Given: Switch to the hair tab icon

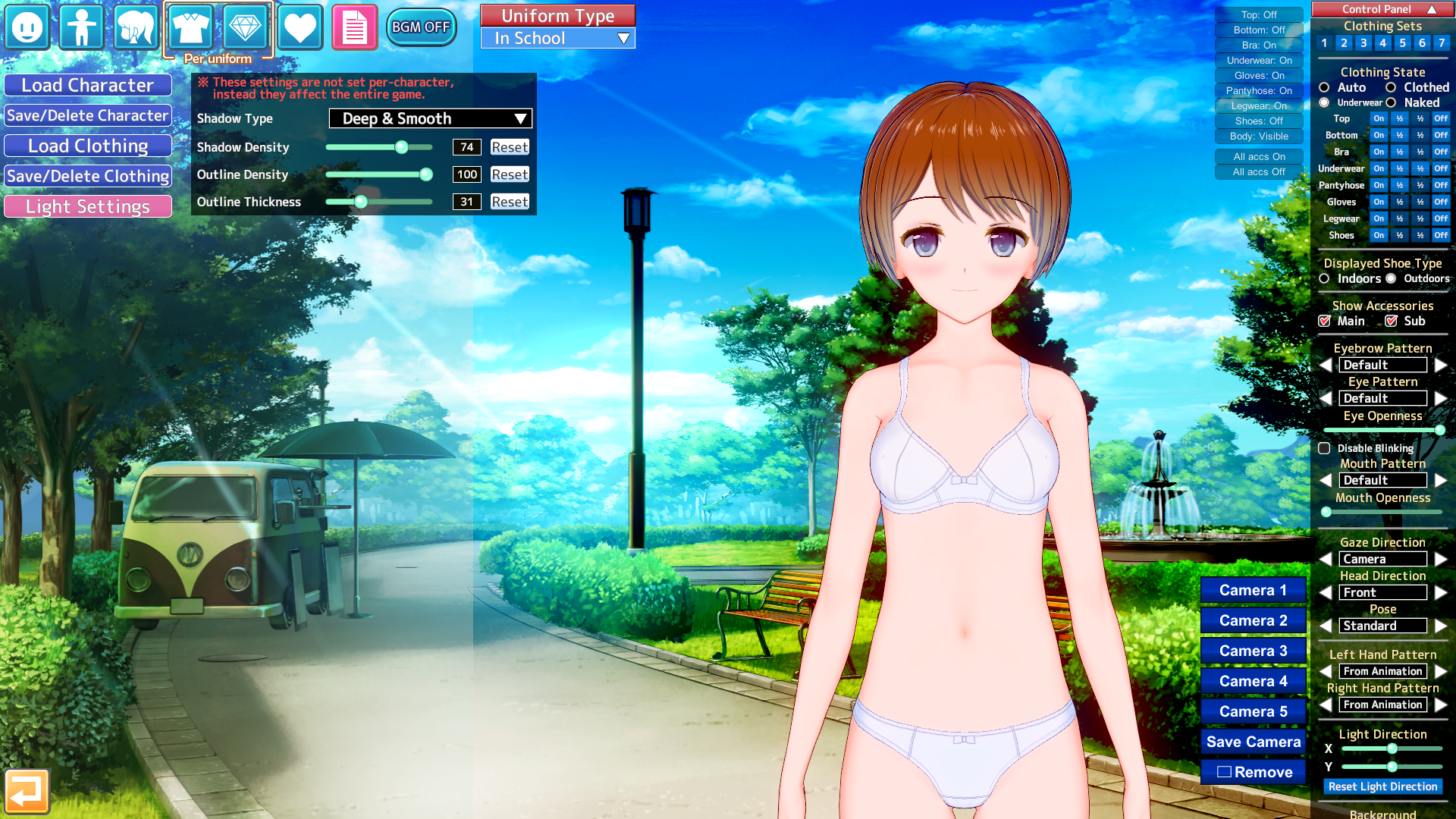Looking at the screenshot, I should [x=136, y=27].
